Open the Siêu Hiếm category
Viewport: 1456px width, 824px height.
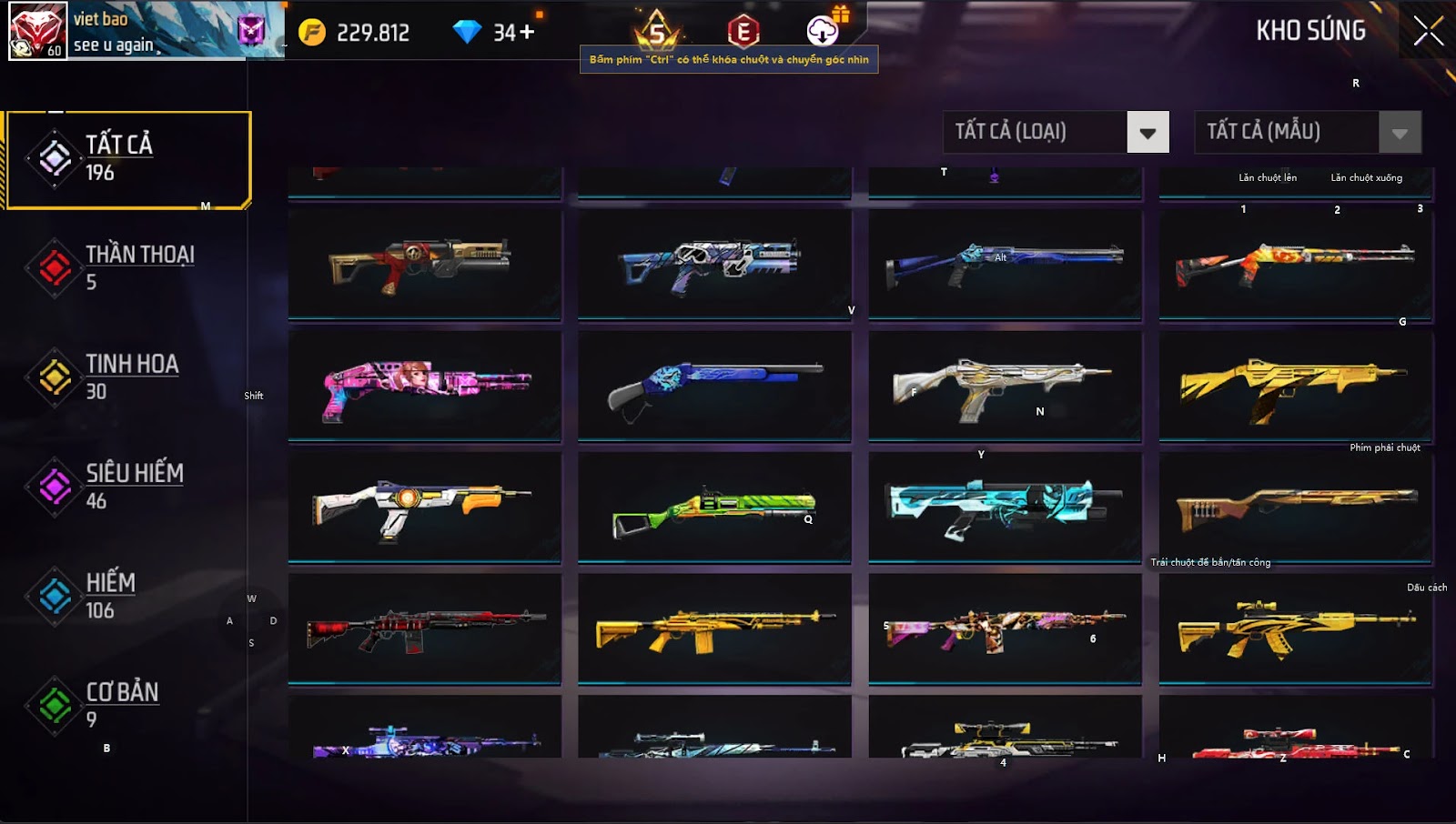127,486
